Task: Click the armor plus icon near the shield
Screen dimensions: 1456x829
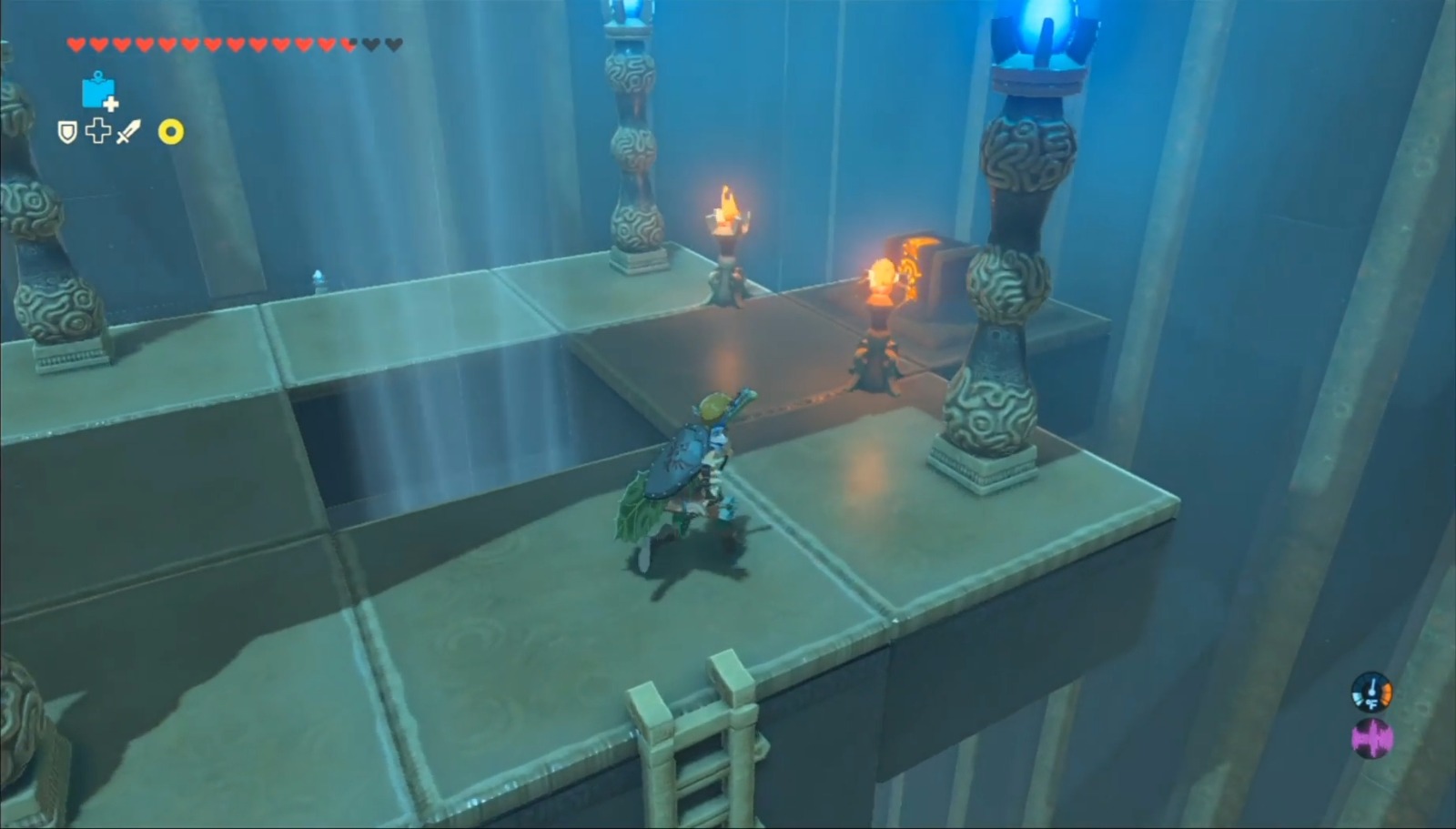Action: click(97, 133)
